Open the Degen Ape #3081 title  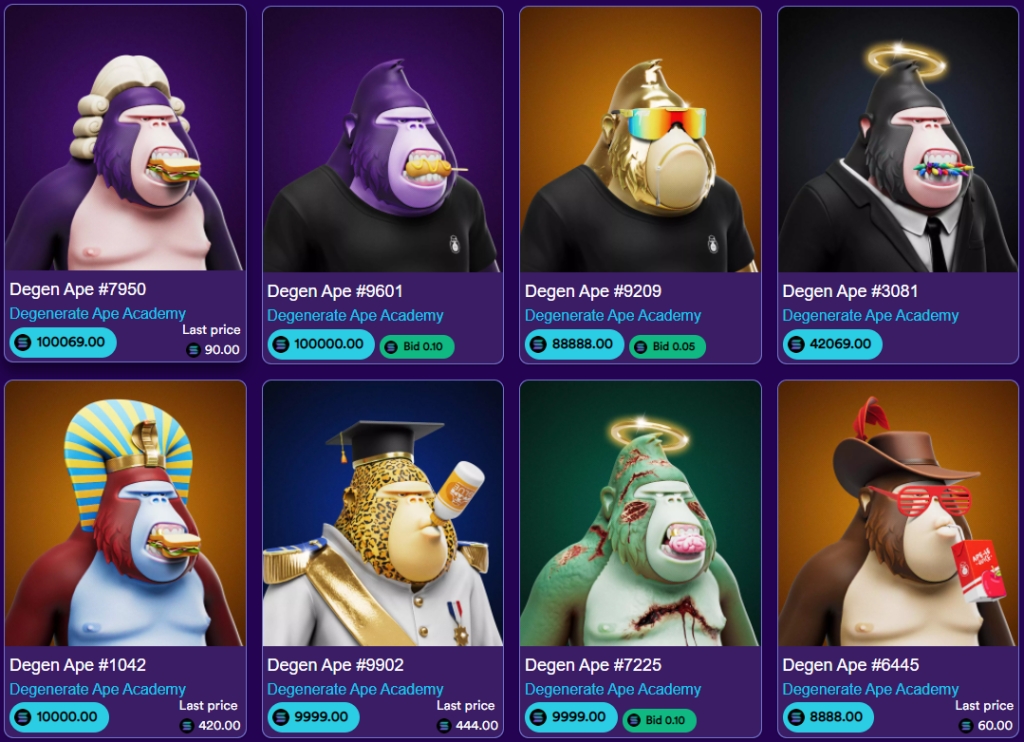[x=850, y=291]
